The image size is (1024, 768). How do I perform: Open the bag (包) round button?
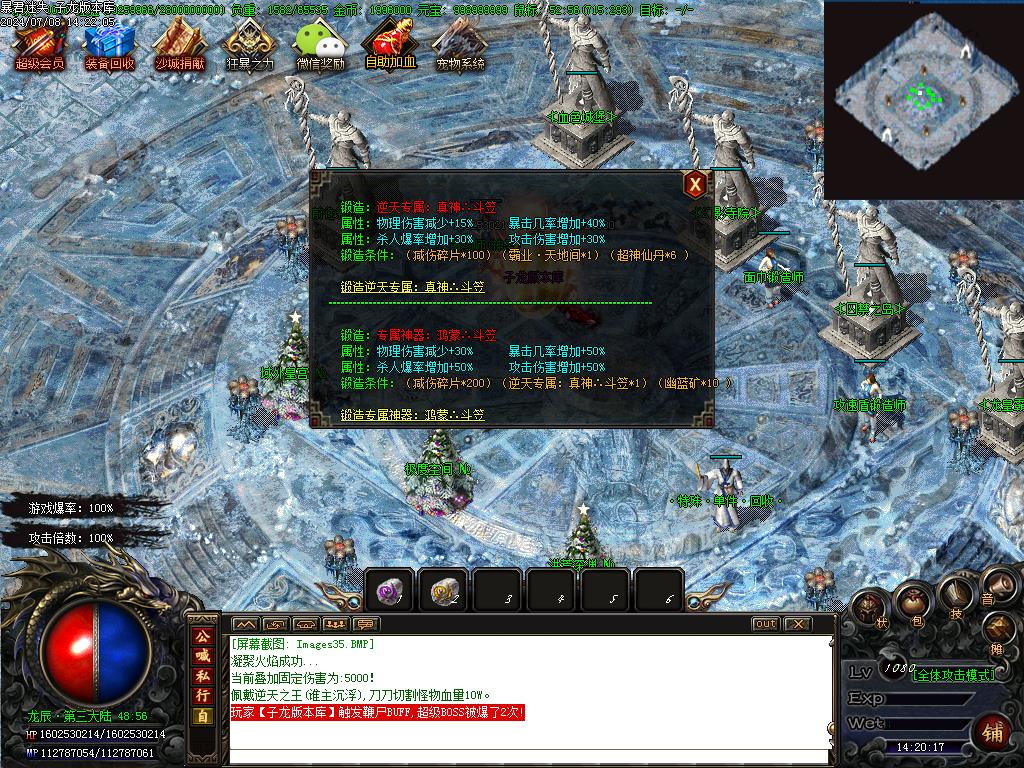pos(913,602)
